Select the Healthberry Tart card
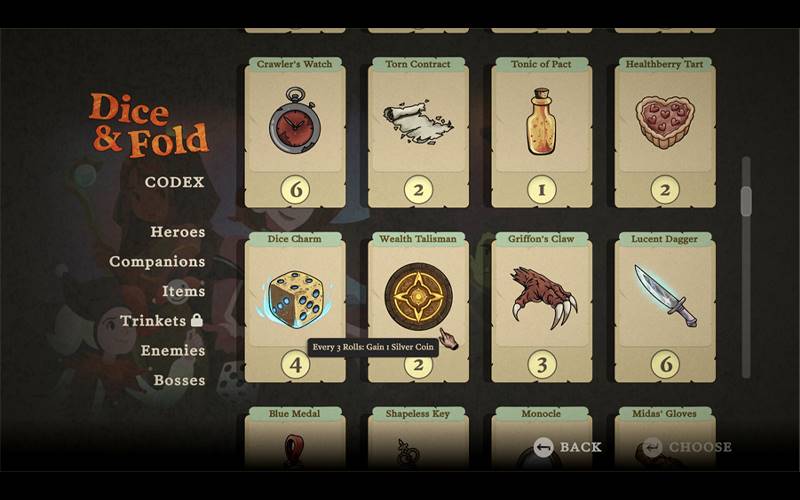 pos(664,130)
